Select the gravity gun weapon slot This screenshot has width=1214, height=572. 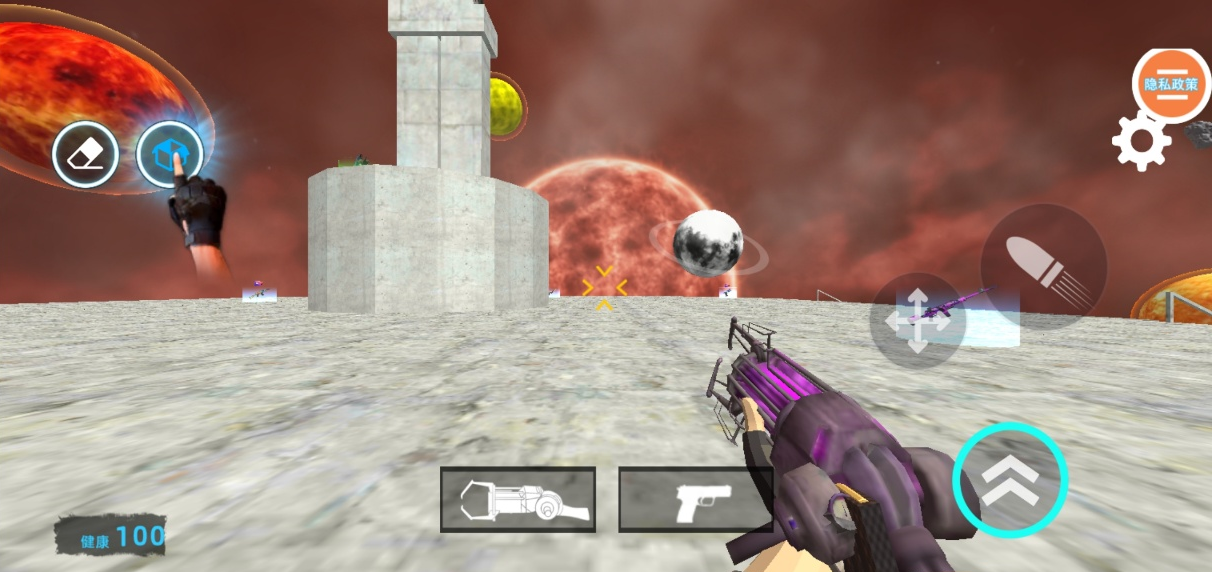pos(518,499)
